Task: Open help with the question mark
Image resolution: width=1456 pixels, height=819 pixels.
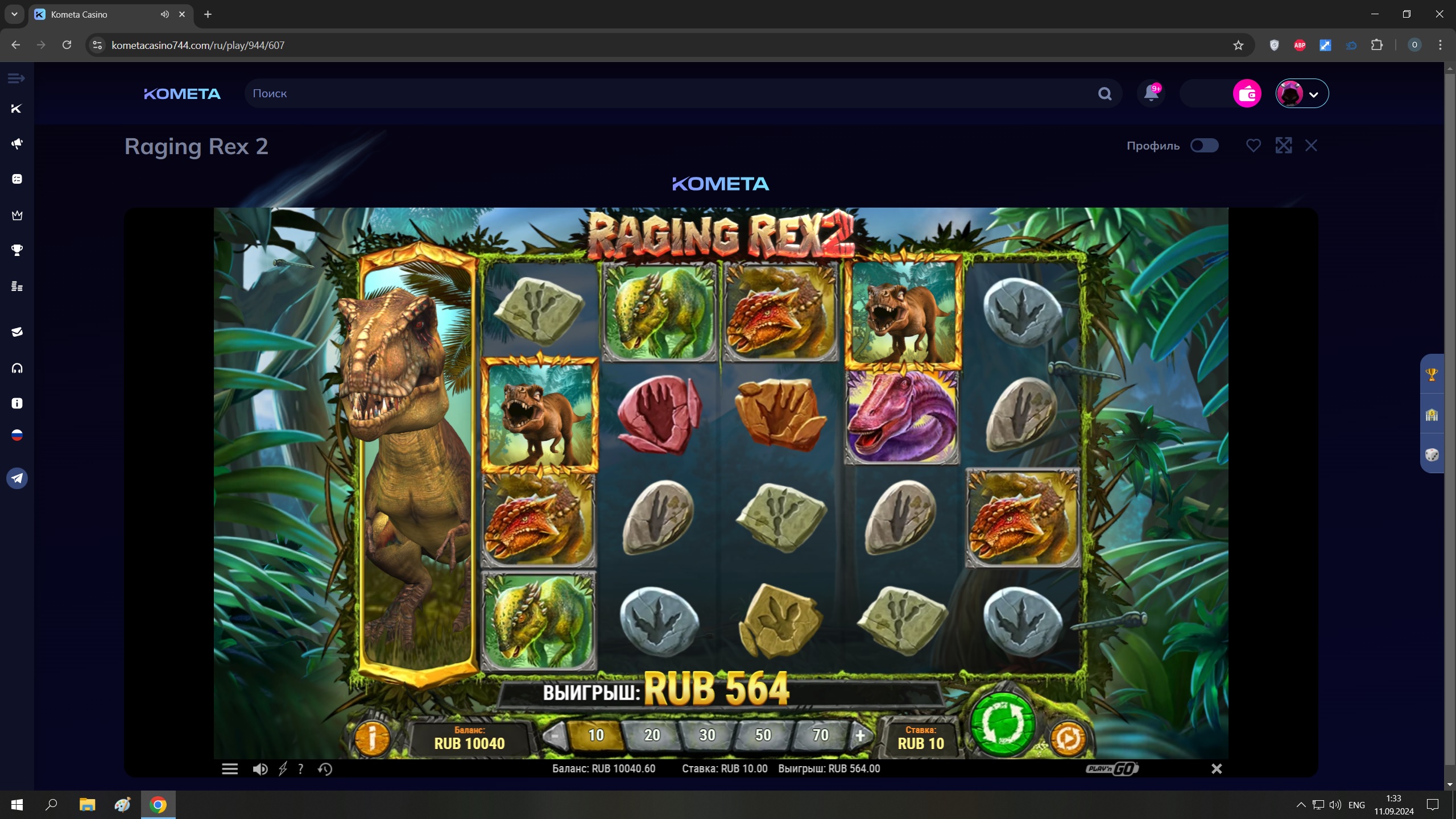Action: click(301, 769)
